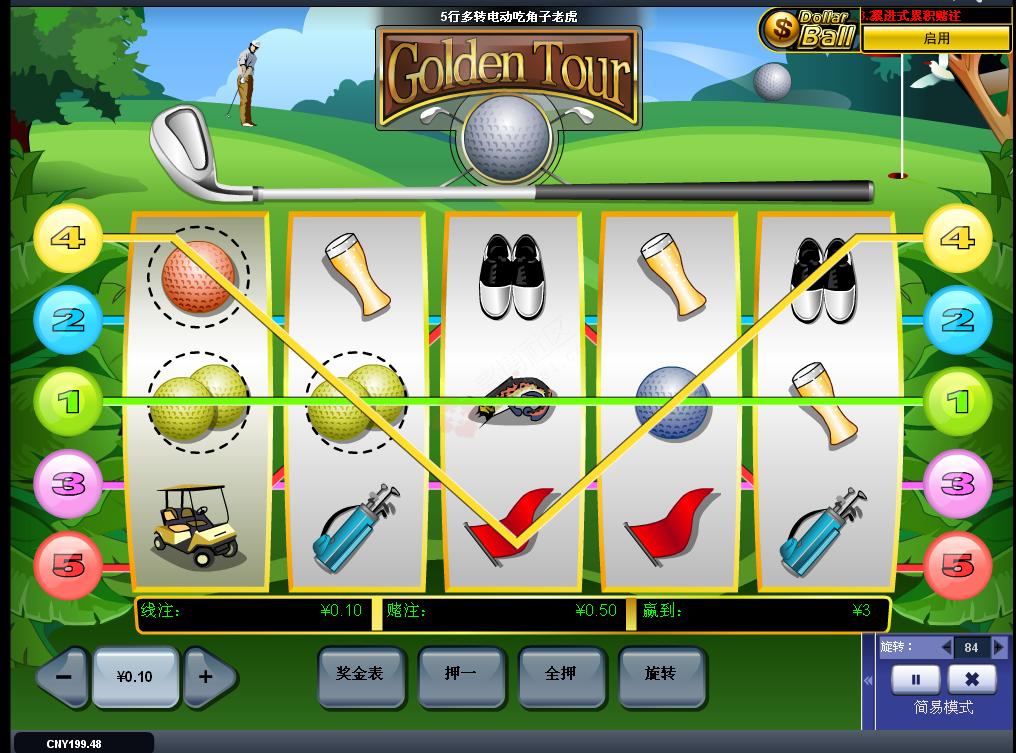Click the 押一 bet one button
The image size is (1016, 753).
pyautogui.click(x=460, y=675)
